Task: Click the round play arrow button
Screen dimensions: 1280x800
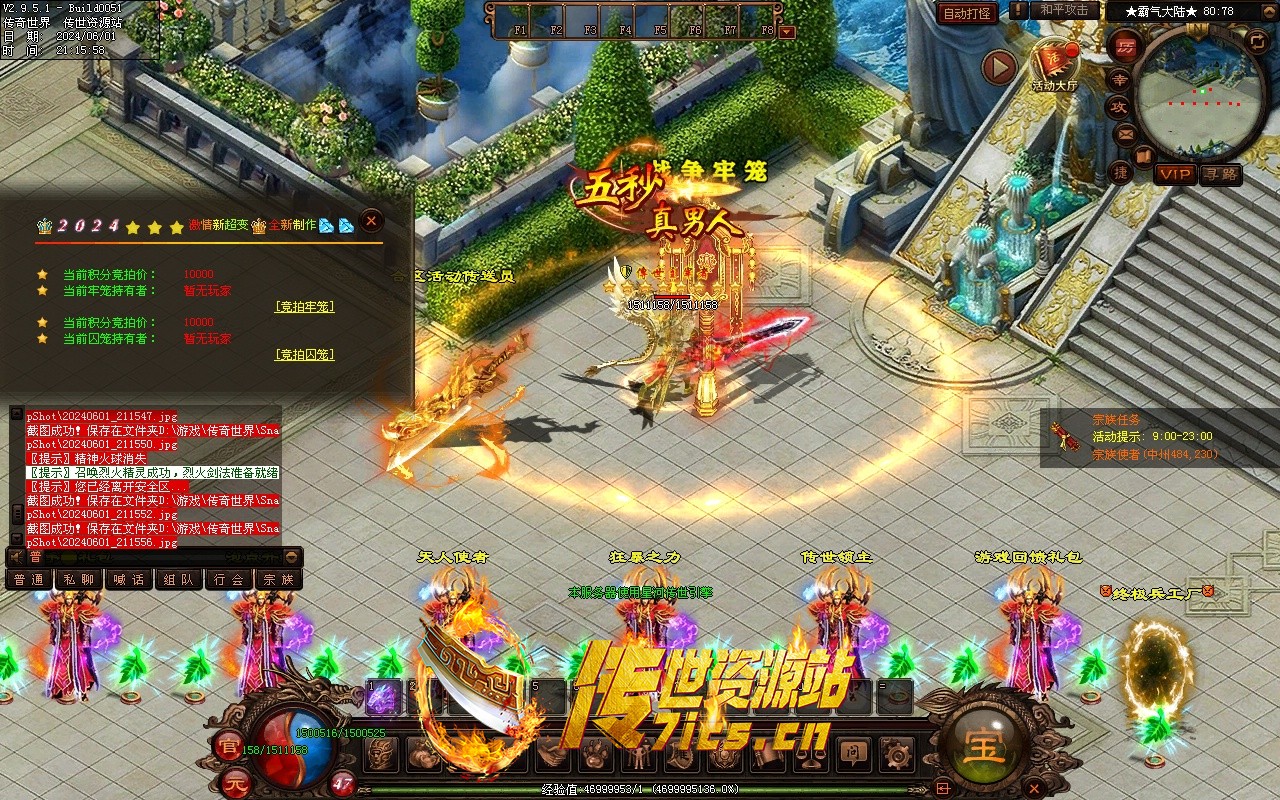Action: [998, 67]
